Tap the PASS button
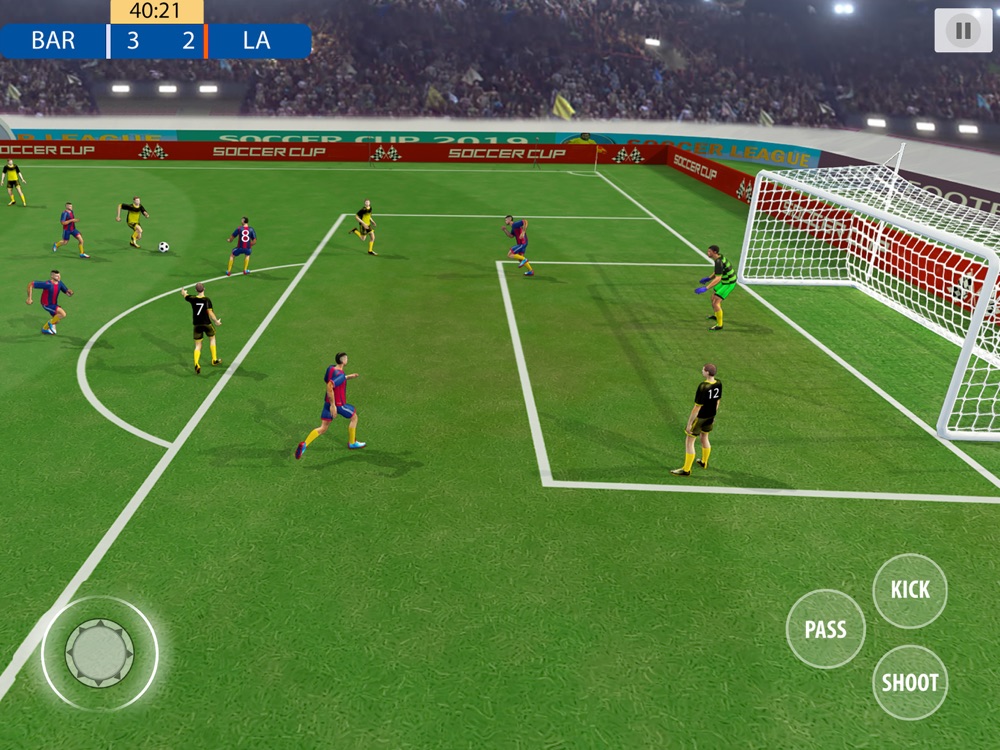The height and width of the screenshot is (750, 1000). pyautogui.click(x=825, y=629)
